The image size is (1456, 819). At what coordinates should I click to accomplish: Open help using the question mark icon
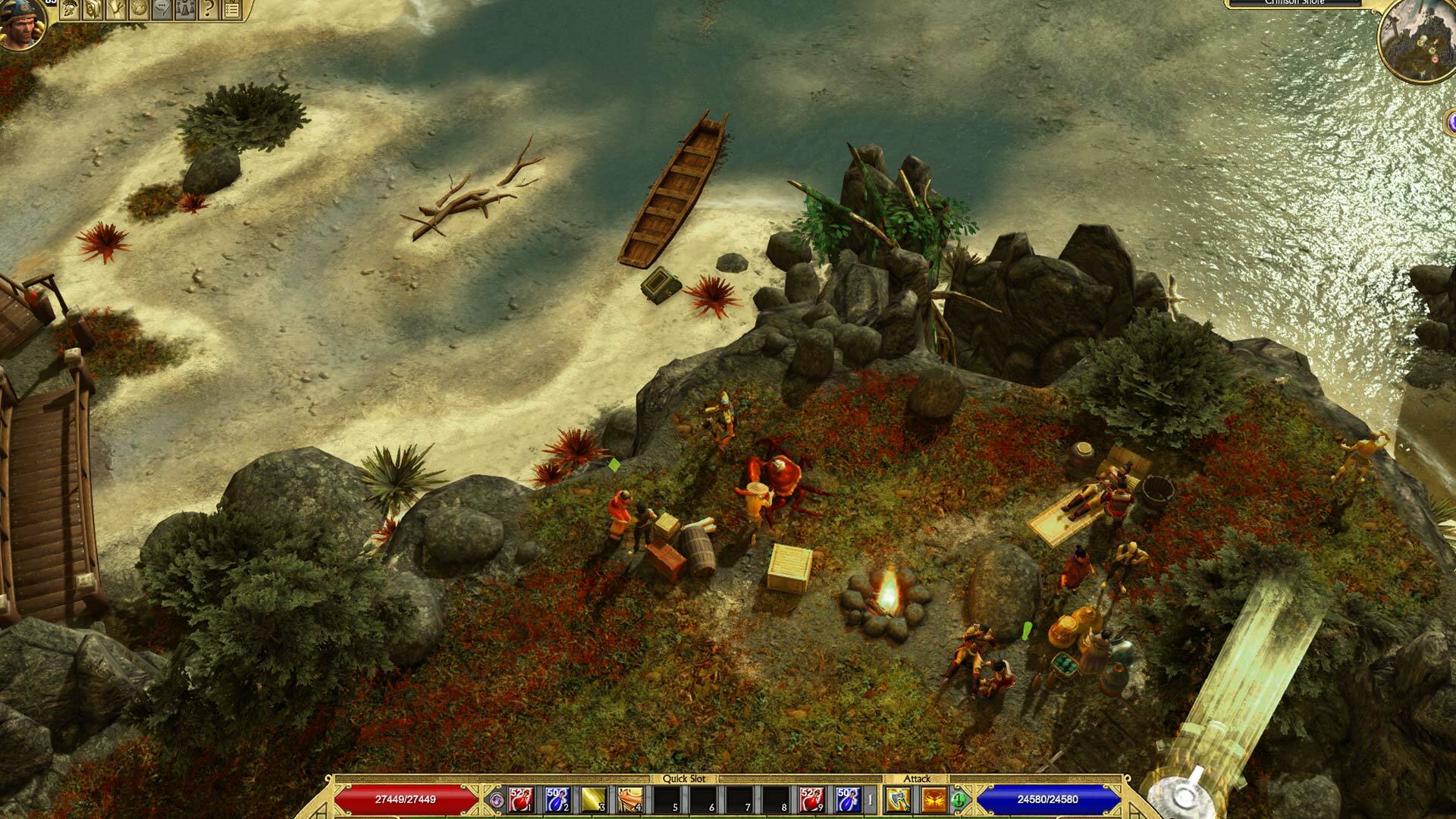208,11
